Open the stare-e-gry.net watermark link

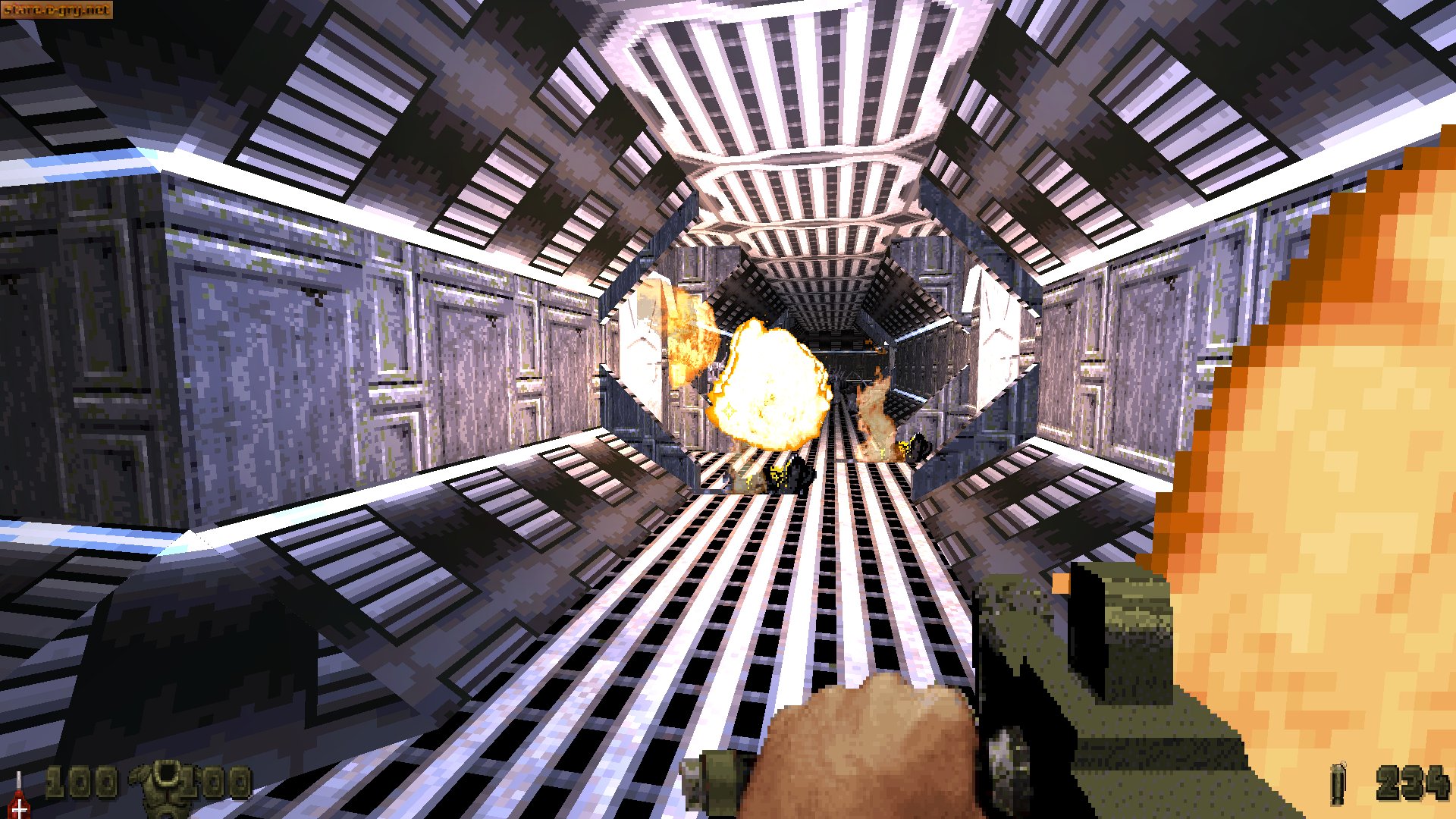point(57,11)
